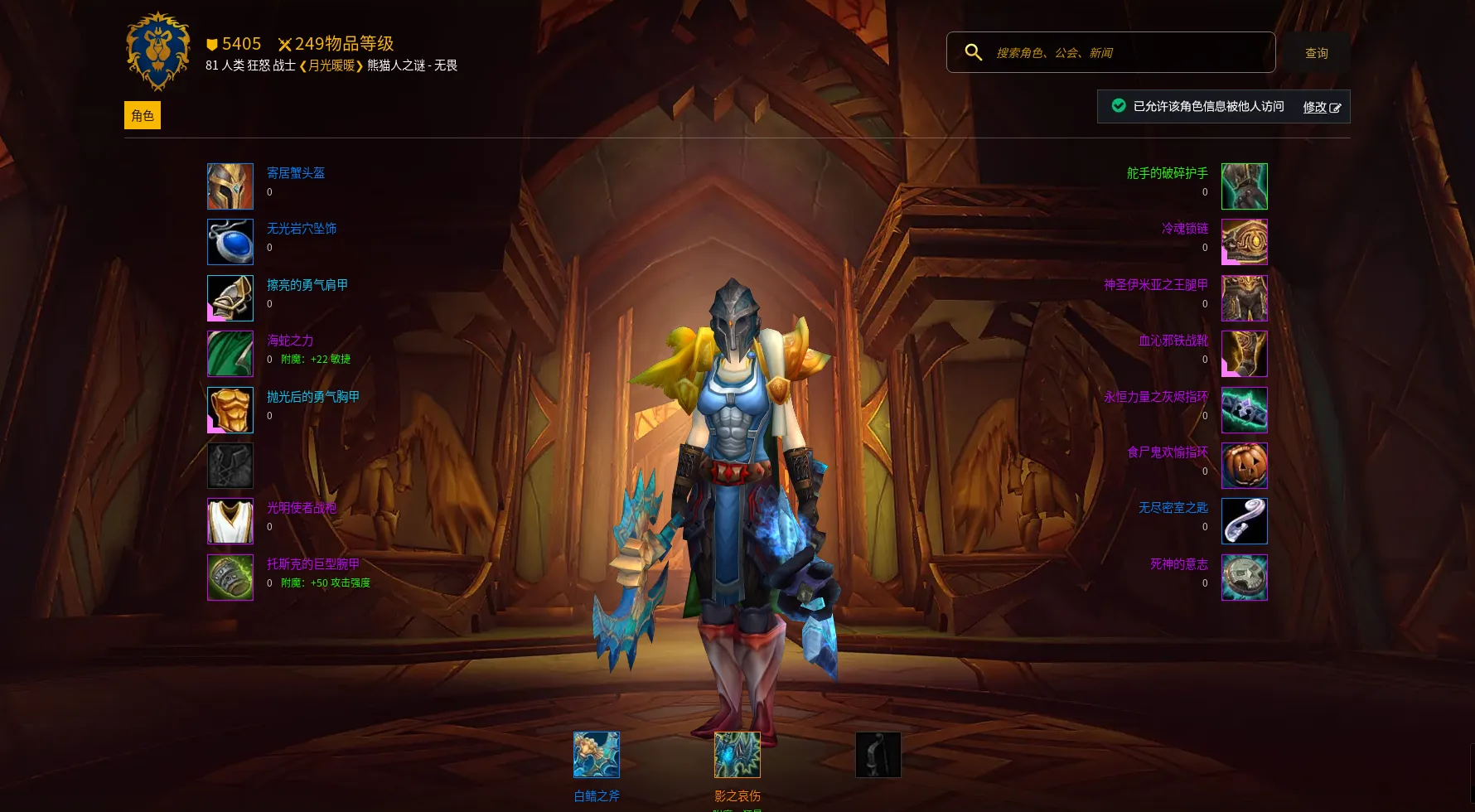1475x812 pixels.
Task: Select the 无尽密室之匙 trinket icon
Action: 1244,521
